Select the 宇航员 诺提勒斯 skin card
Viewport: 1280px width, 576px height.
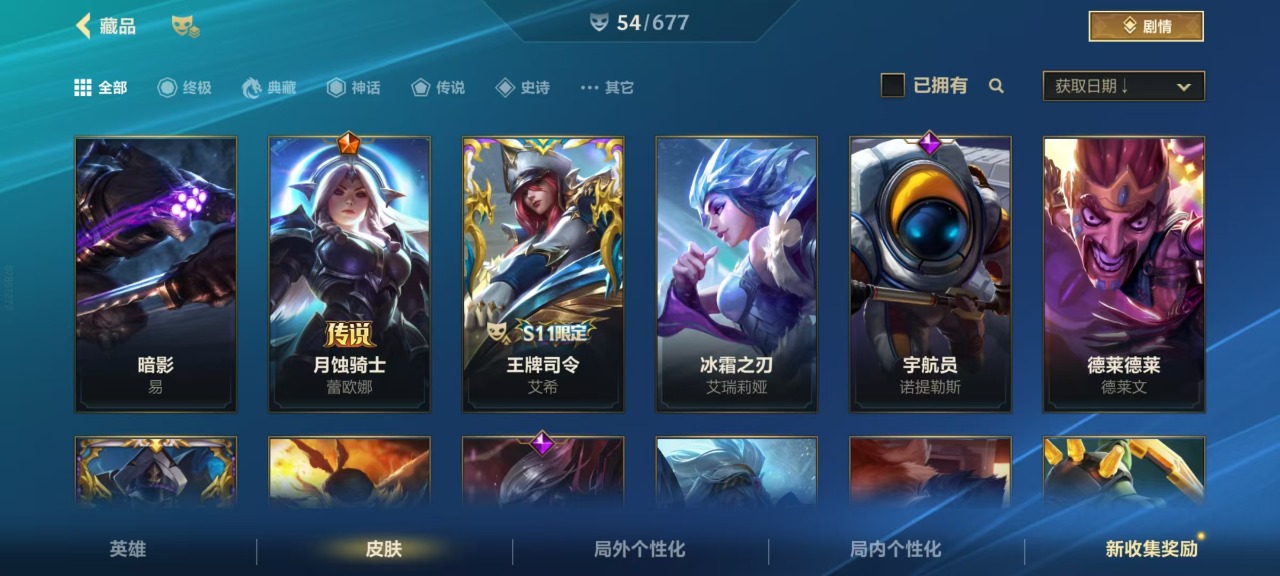(x=930, y=274)
